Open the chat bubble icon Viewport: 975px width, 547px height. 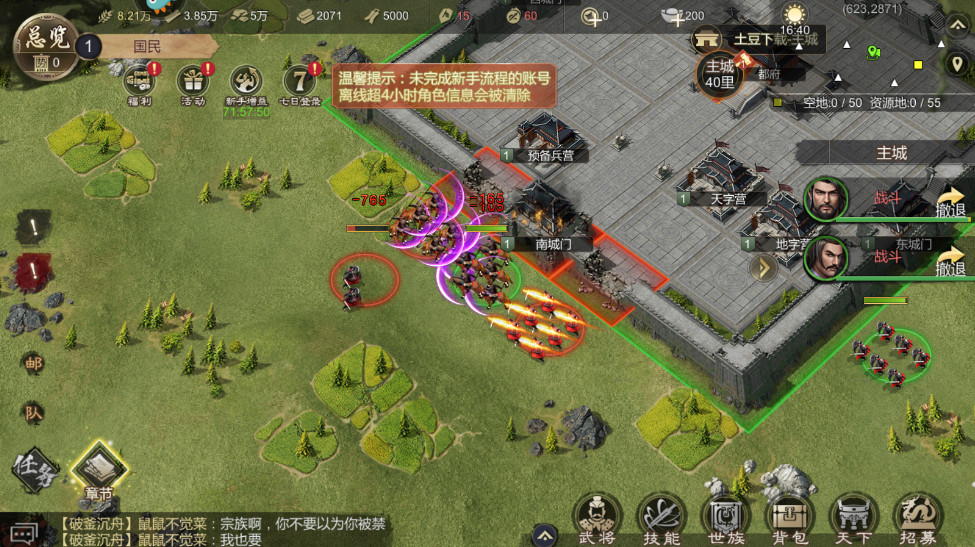coord(25,531)
